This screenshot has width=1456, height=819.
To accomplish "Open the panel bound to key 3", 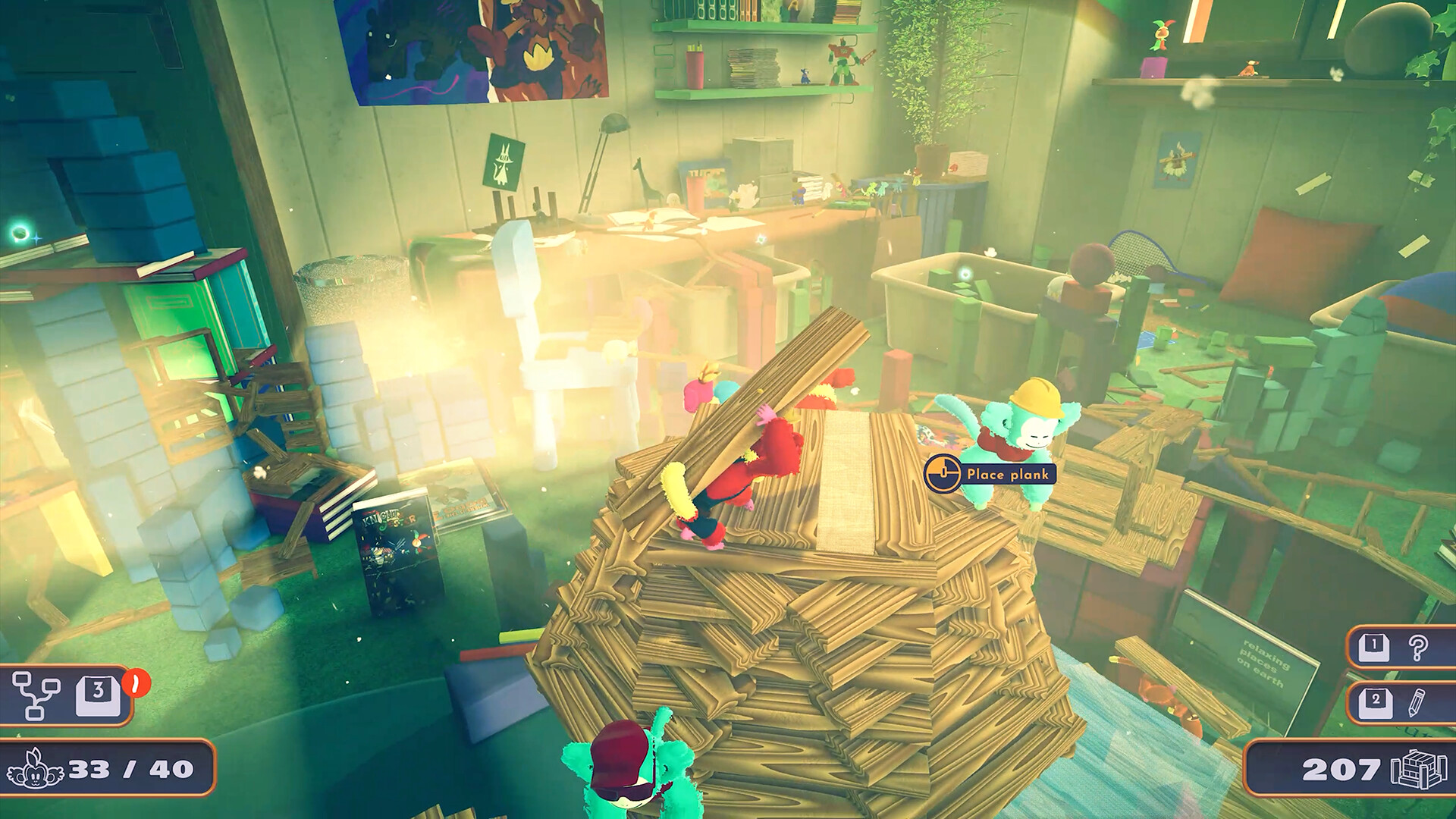I will point(99,696).
